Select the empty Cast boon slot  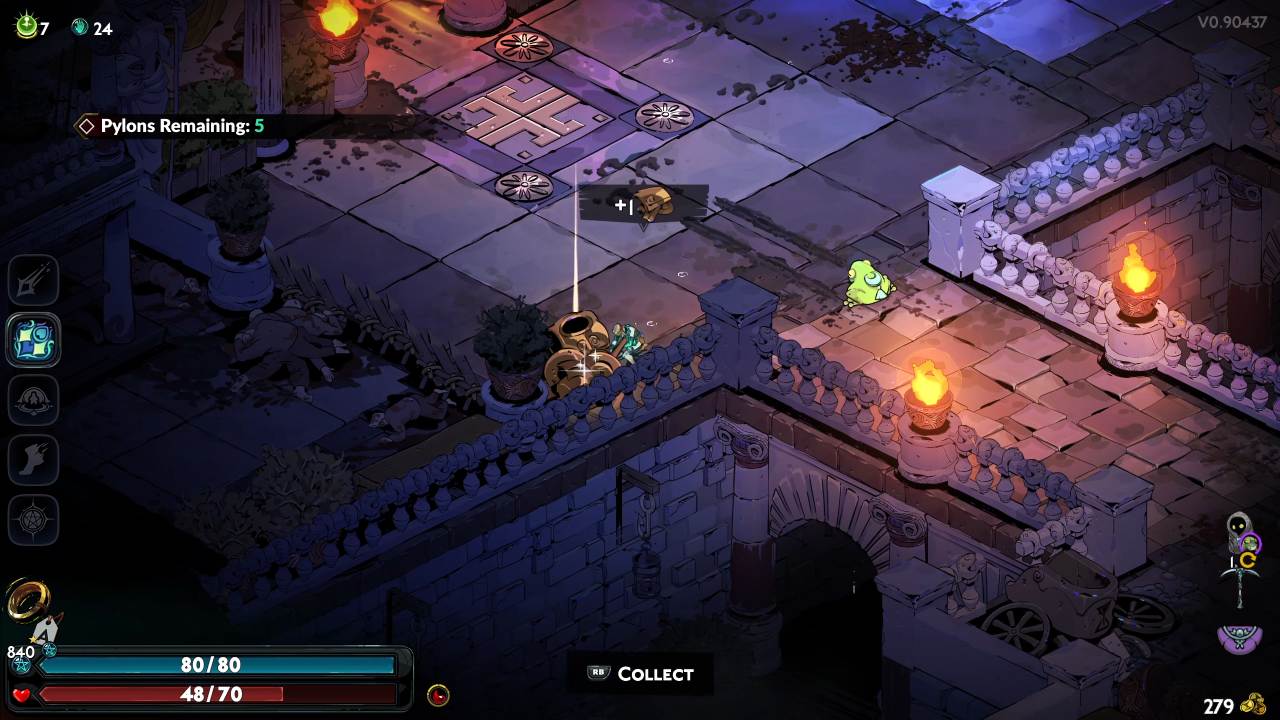point(34,400)
